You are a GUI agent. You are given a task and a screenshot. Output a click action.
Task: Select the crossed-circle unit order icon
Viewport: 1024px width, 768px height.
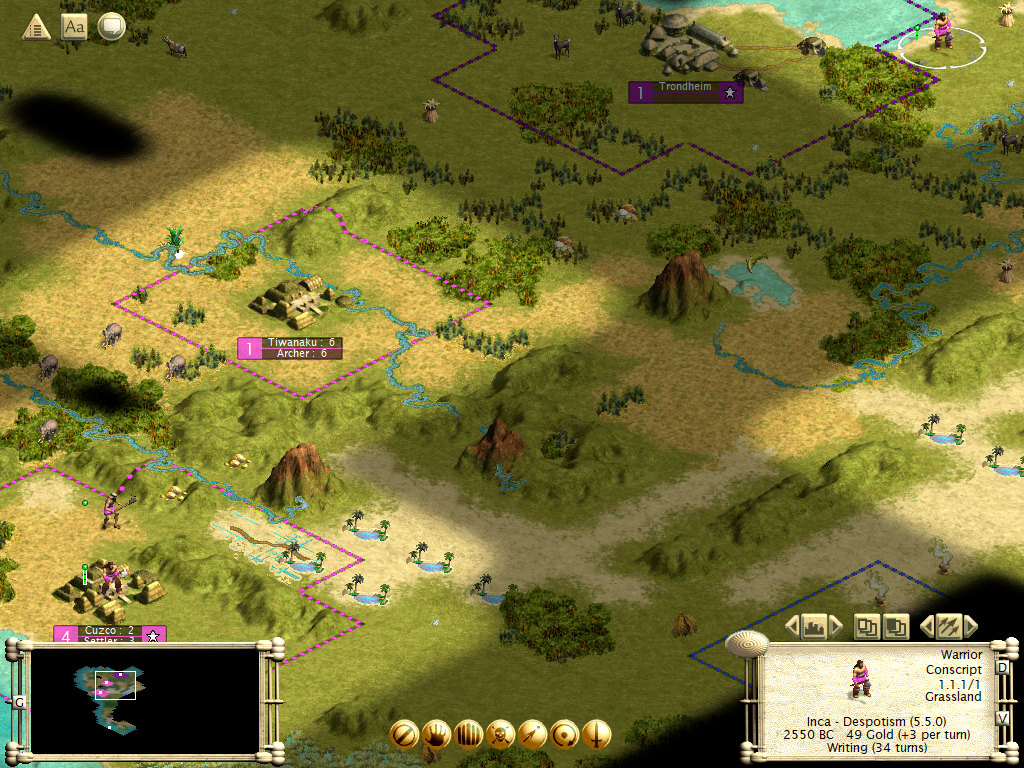(403, 734)
